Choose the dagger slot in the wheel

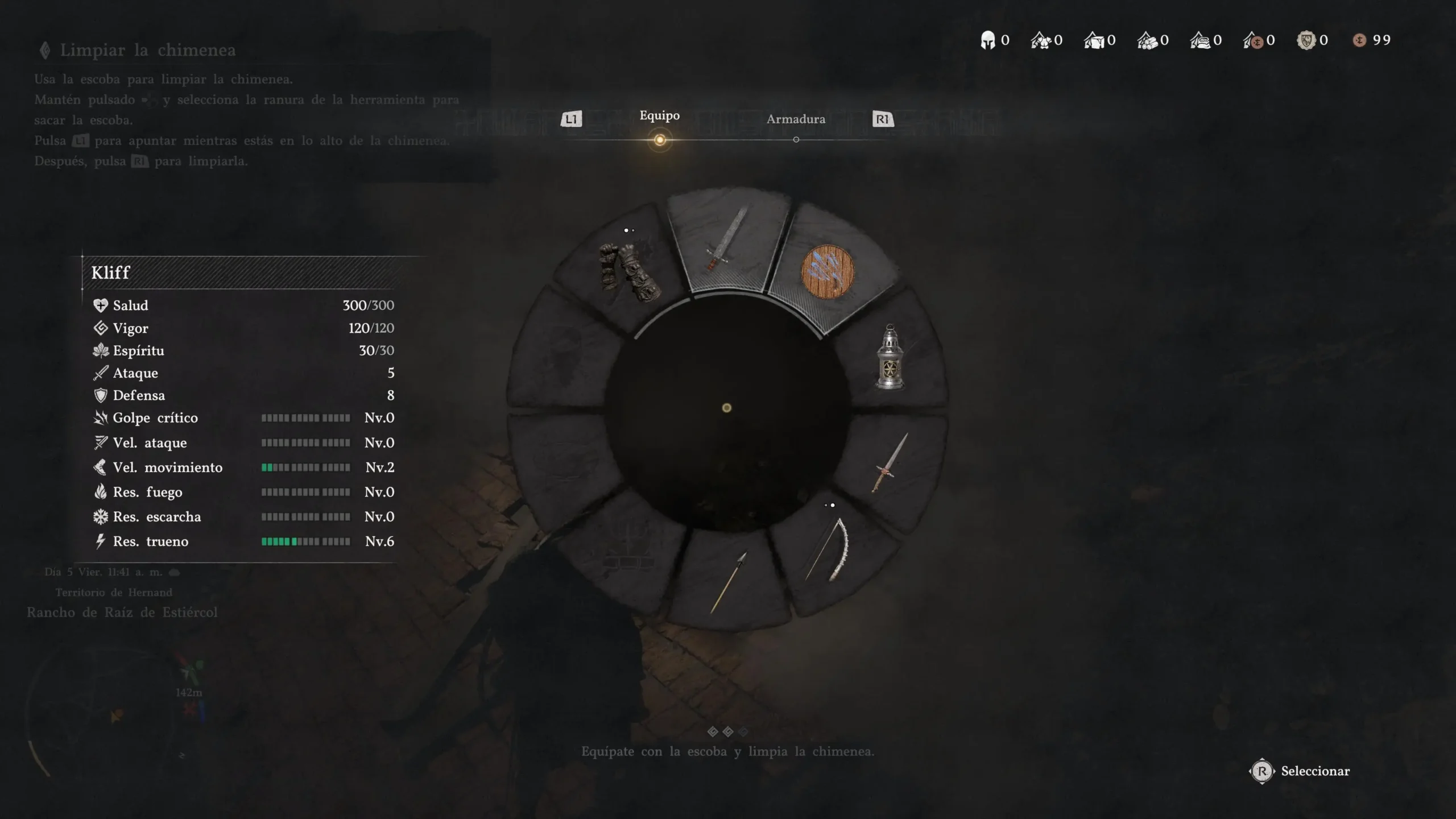(890, 462)
